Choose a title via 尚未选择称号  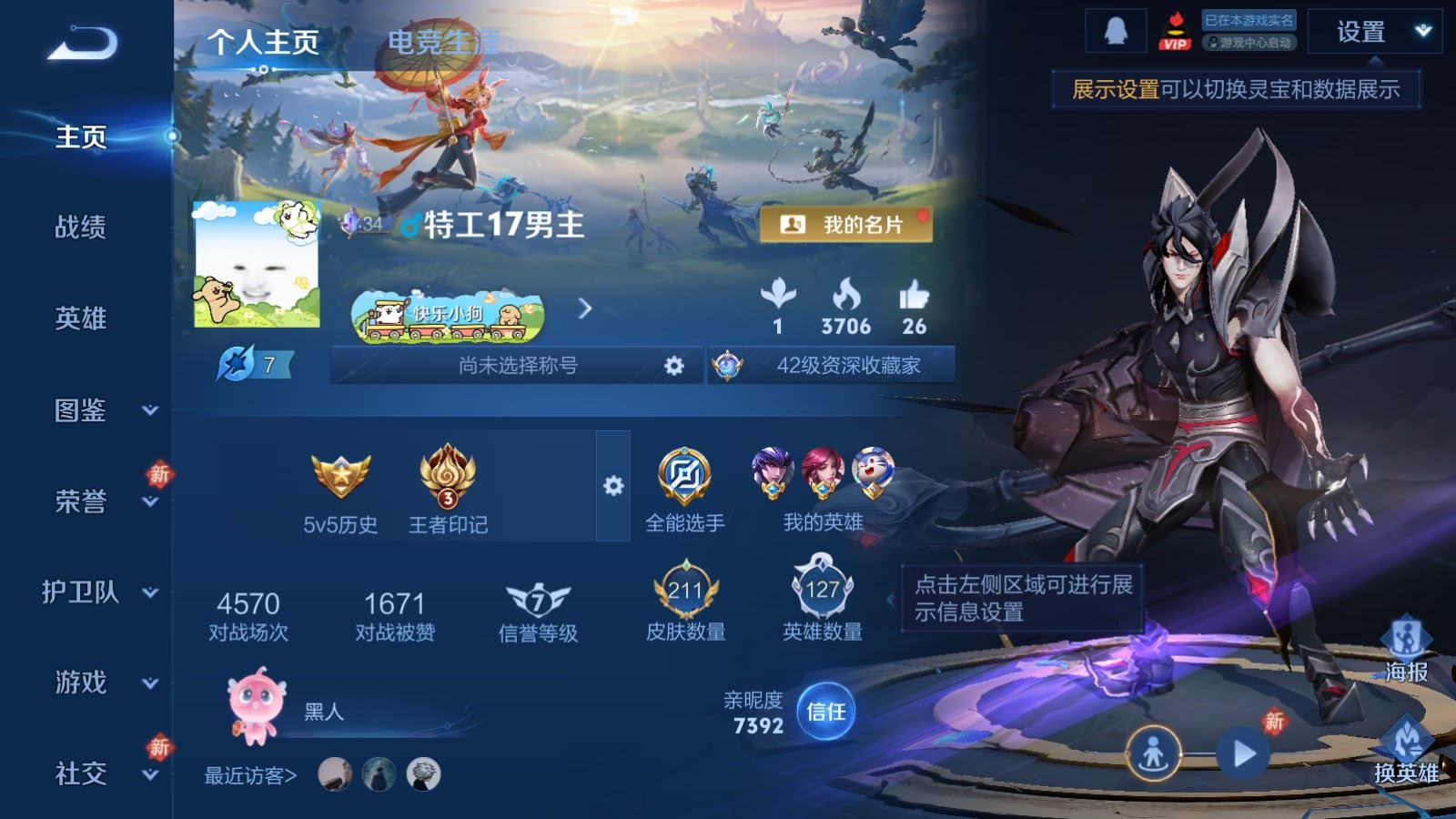tap(518, 366)
